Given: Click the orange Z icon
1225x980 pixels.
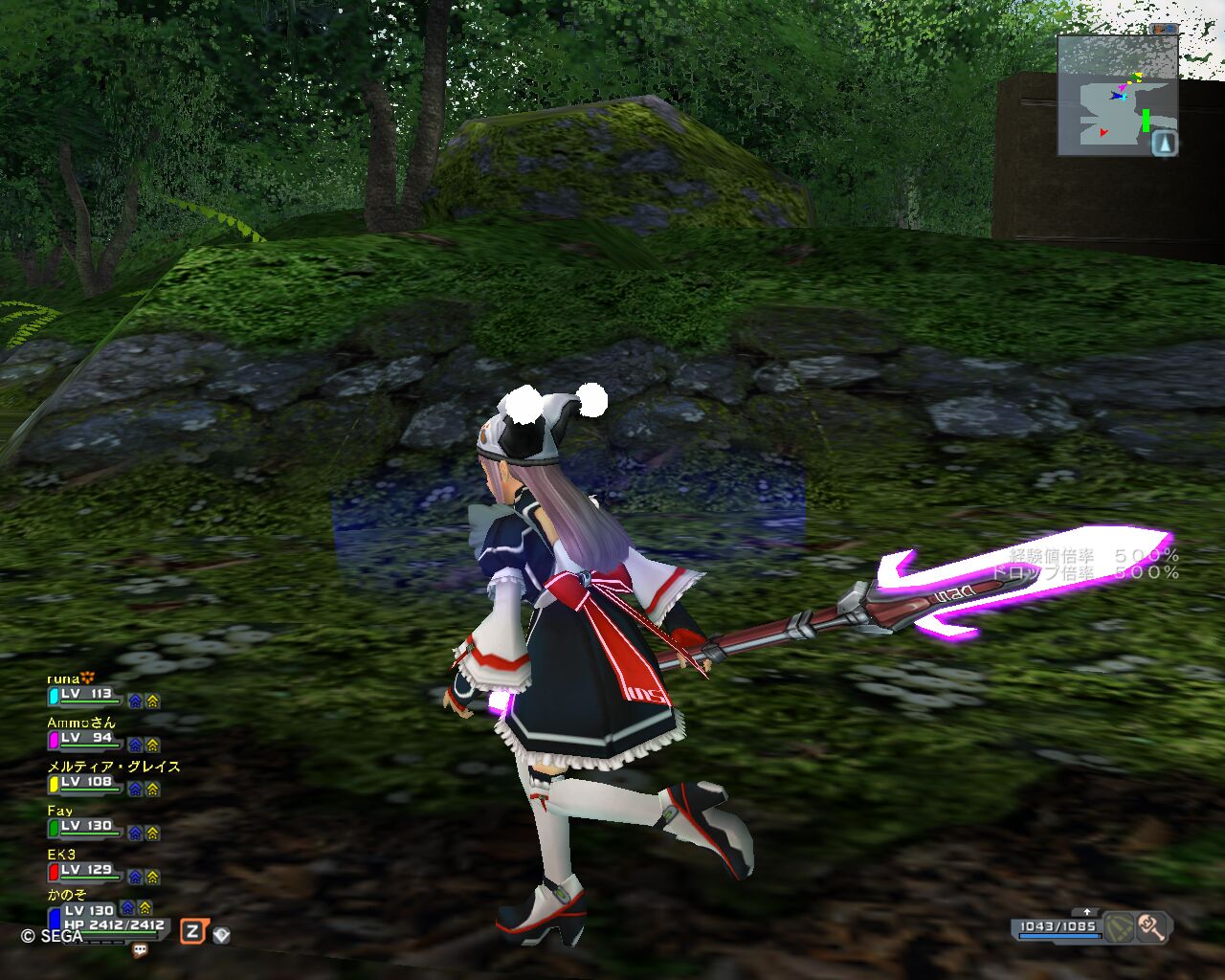Looking at the screenshot, I should (x=193, y=932).
